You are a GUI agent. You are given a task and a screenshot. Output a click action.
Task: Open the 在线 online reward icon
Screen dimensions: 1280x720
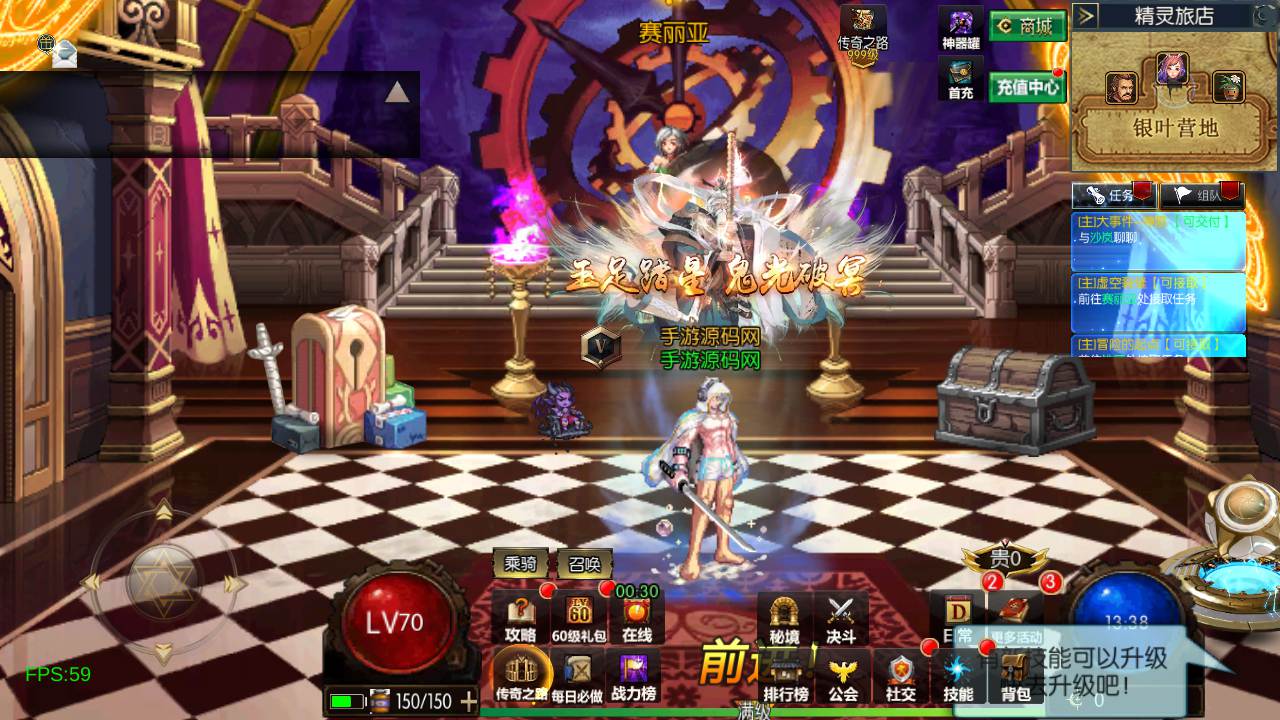point(637,619)
